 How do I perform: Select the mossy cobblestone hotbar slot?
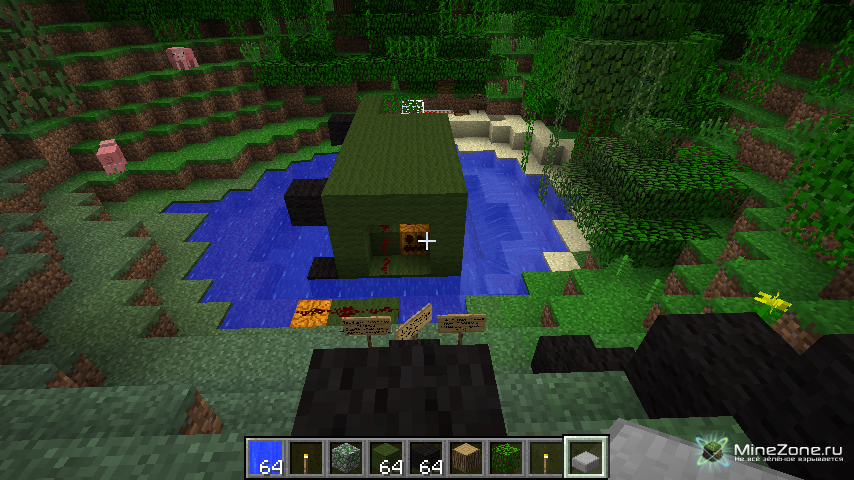pyautogui.click(x=345, y=457)
